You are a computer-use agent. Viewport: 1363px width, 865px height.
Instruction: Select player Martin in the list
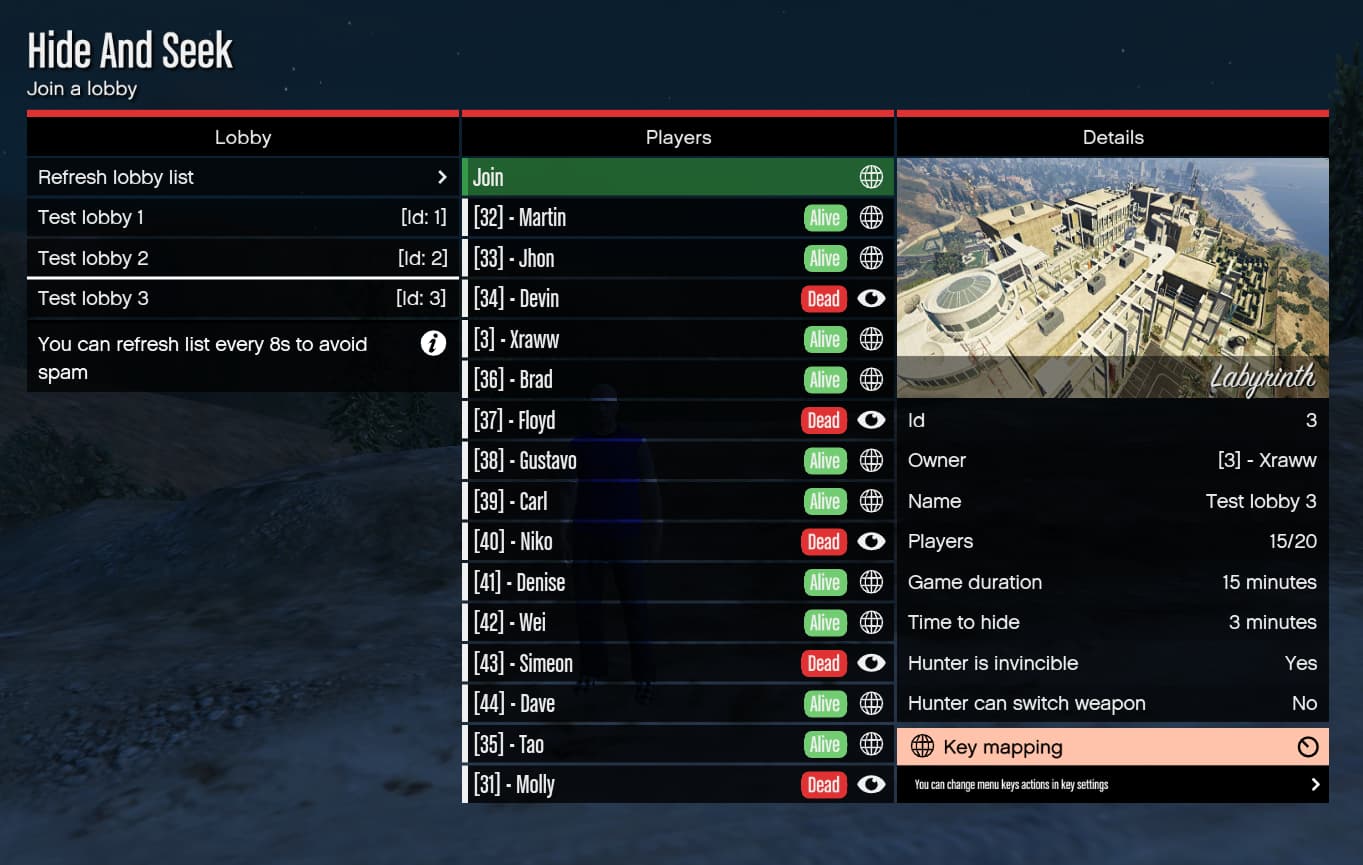(x=630, y=217)
